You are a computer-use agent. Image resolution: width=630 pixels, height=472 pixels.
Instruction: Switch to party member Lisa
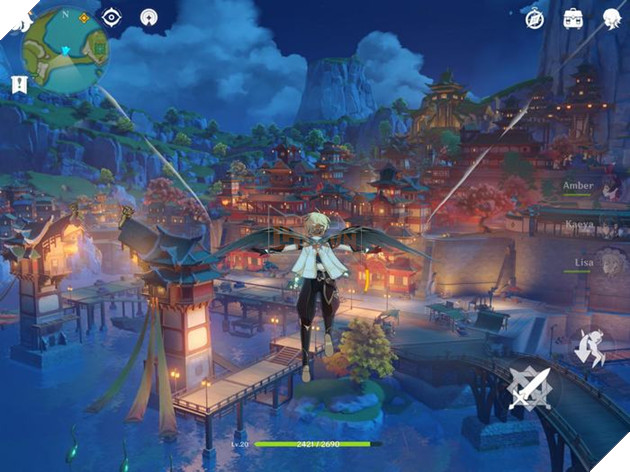pos(580,263)
